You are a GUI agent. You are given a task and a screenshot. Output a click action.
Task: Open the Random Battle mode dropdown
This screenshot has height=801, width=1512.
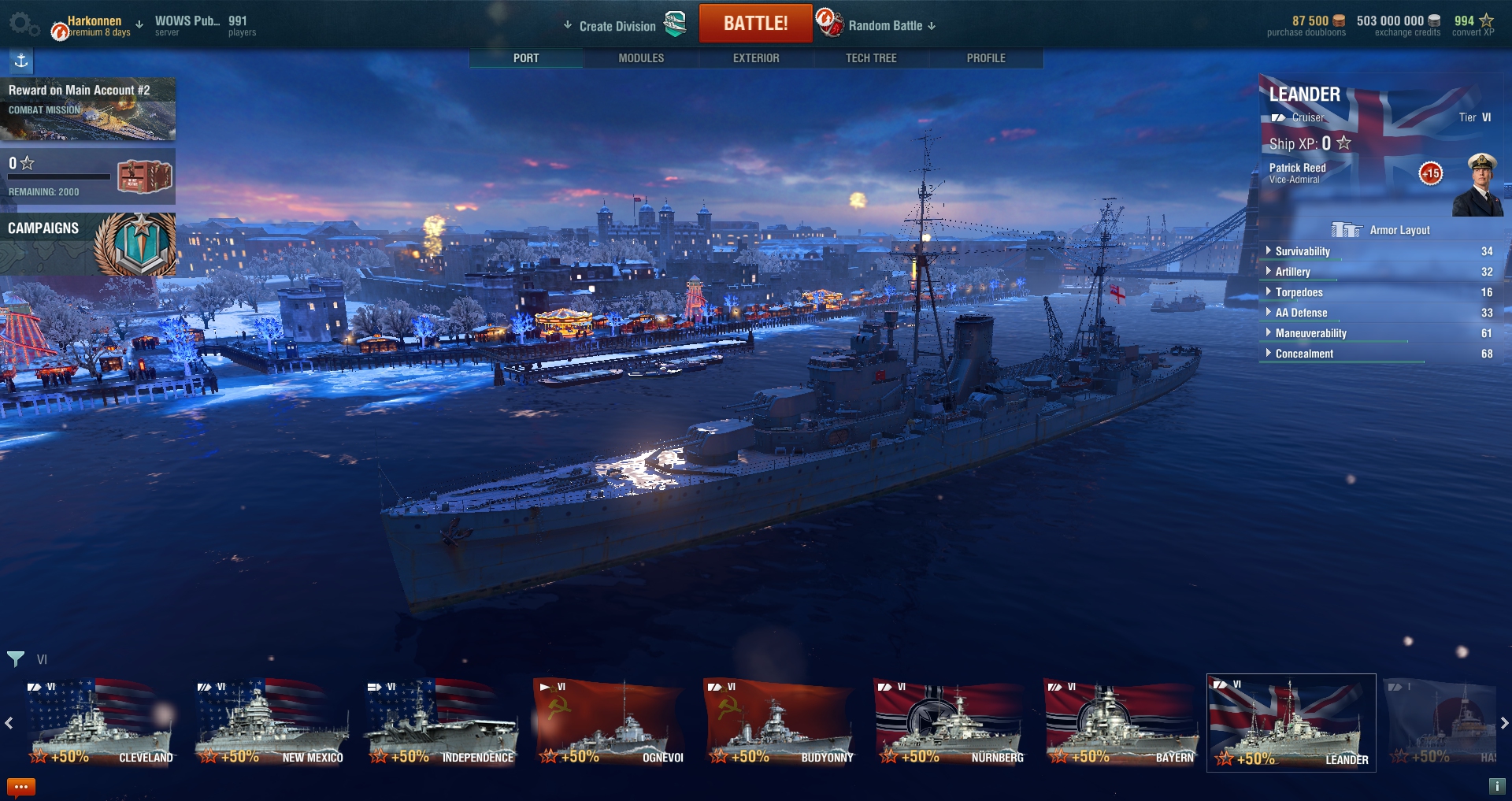coord(891,26)
